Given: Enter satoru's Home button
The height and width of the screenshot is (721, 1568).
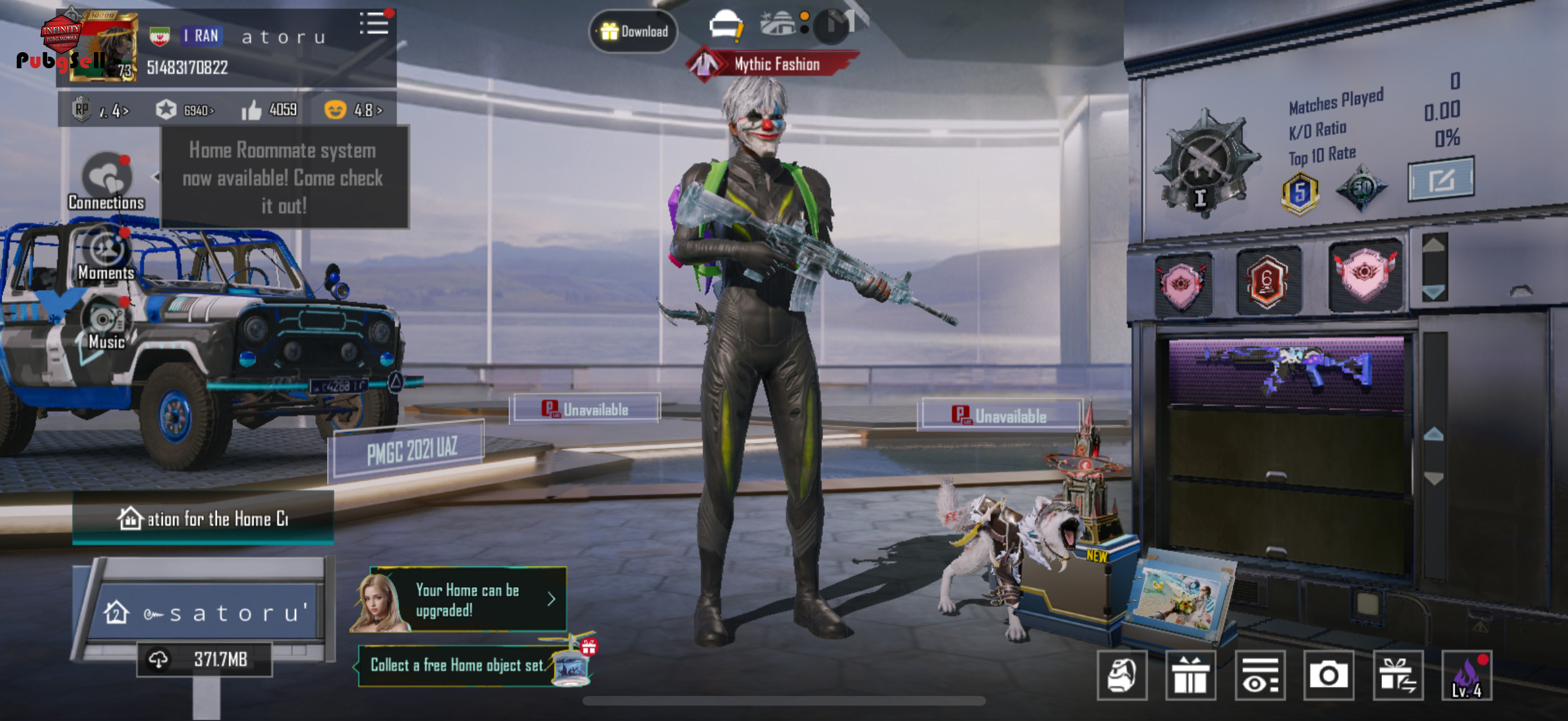Looking at the screenshot, I should (x=205, y=612).
